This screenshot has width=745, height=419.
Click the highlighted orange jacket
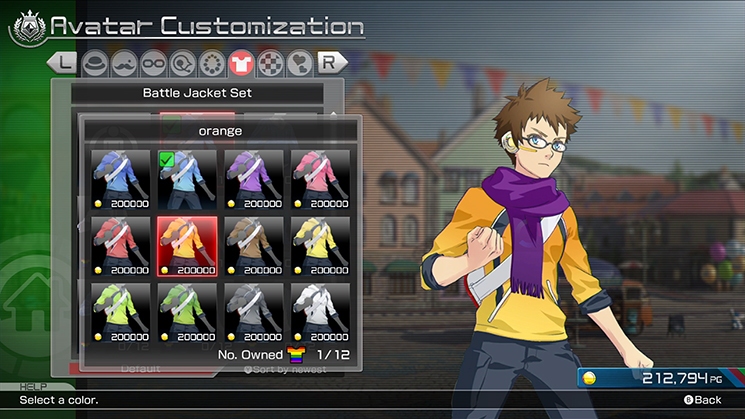pos(187,244)
